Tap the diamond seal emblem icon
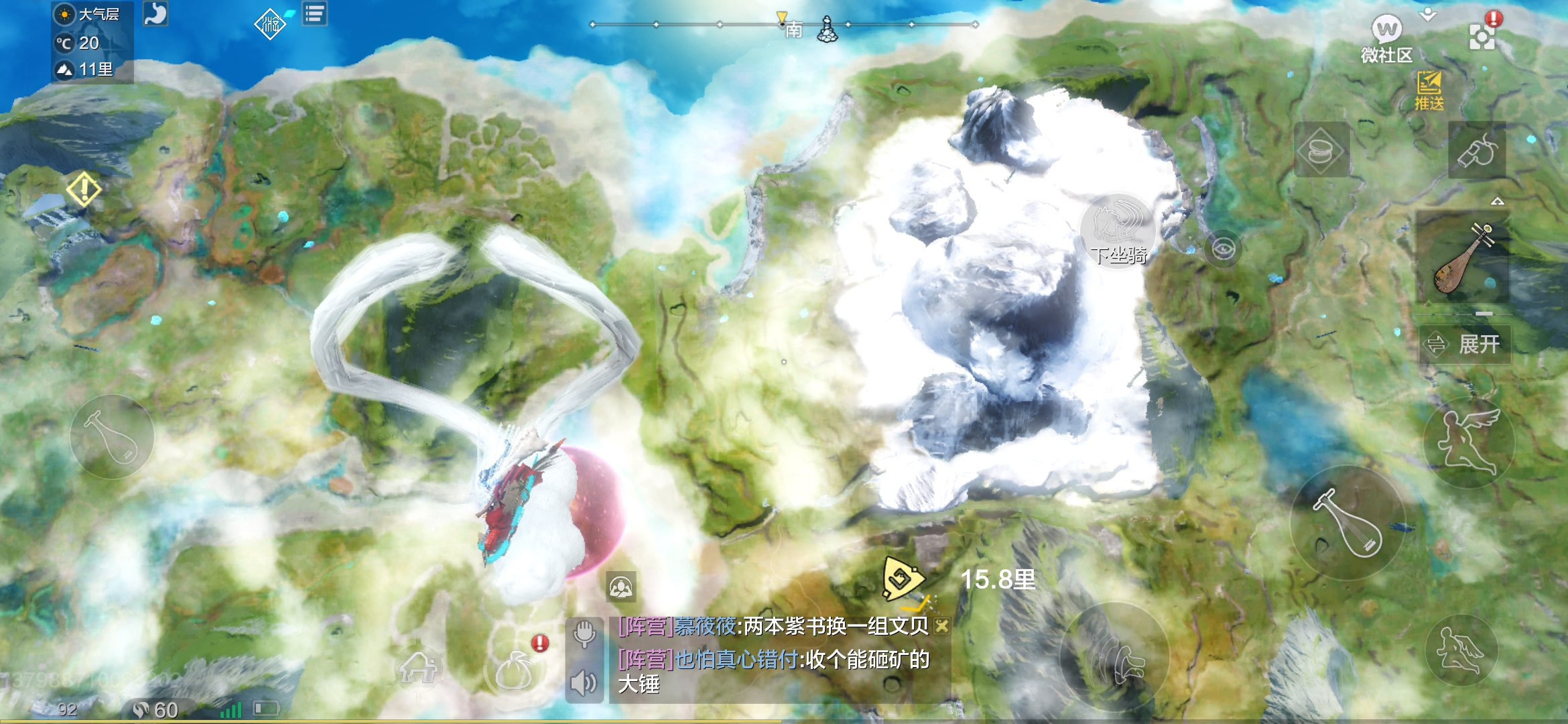This screenshot has width=1568, height=724. click(x=269, y=24)
